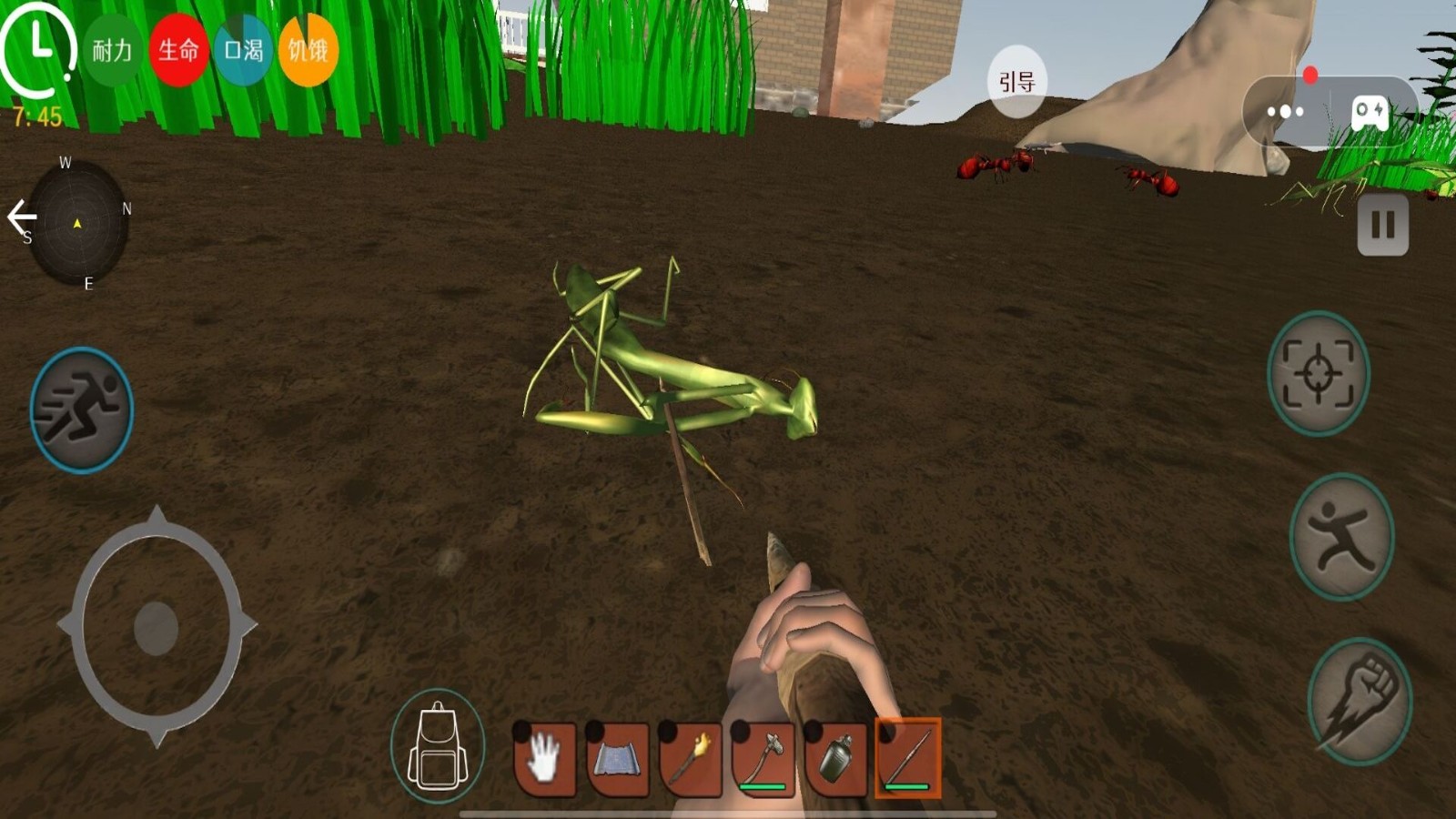
Task: Open the gamepad overlay icon
Action: 1370,112
